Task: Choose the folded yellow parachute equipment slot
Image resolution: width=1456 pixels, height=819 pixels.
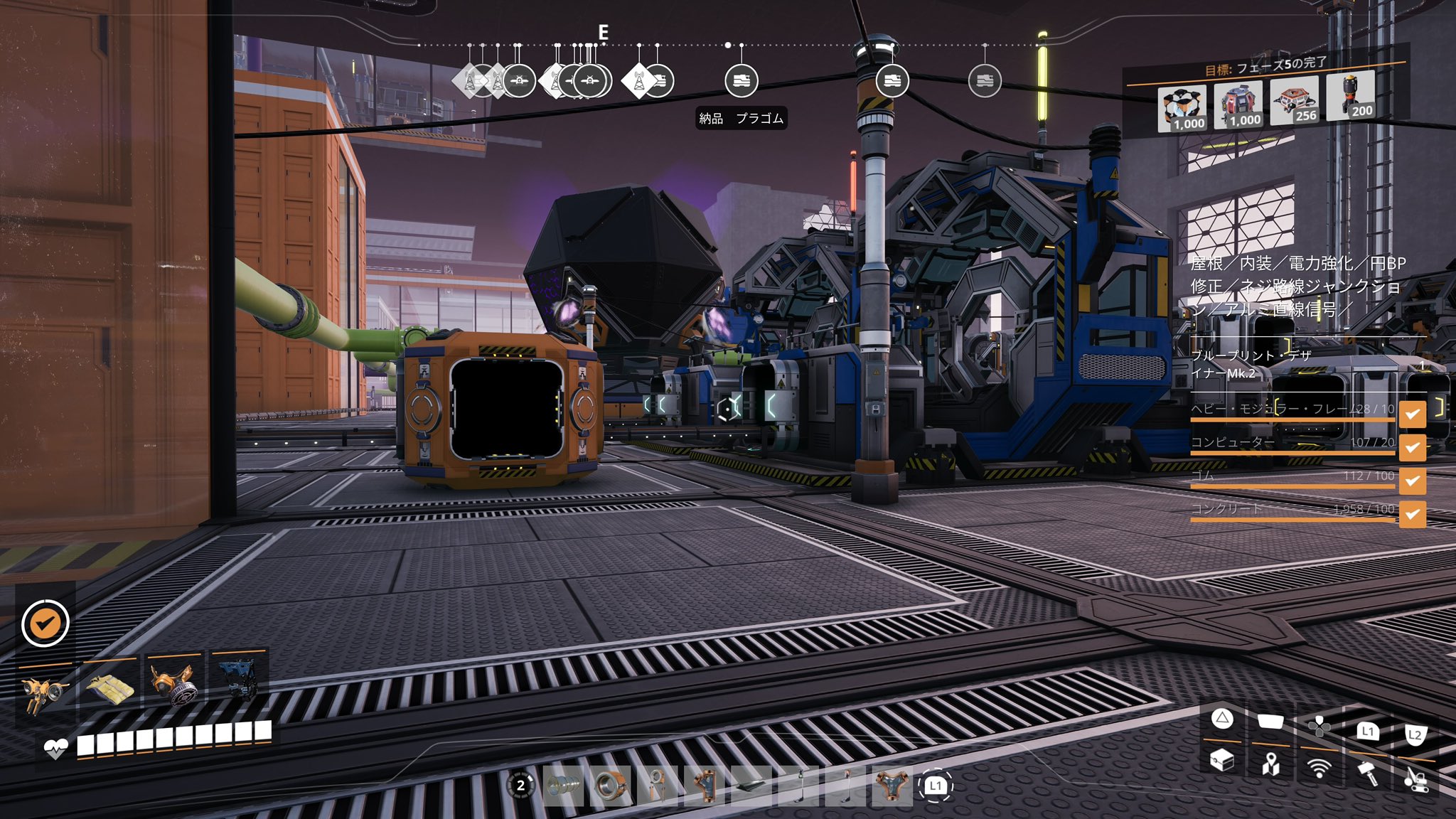Action: pyautogui.click(x=109, y=687)
